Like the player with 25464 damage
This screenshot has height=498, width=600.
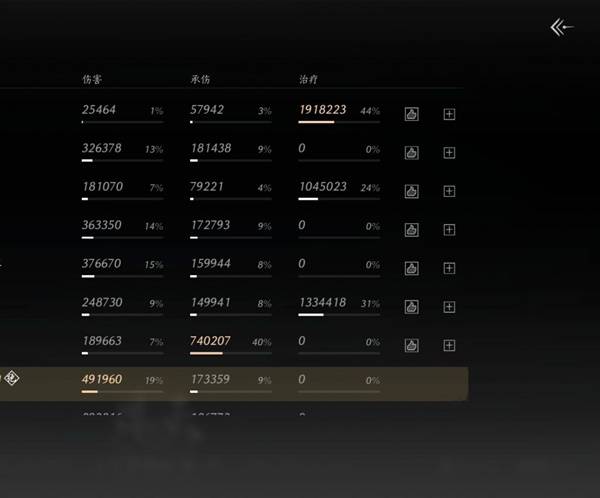point(411,114)
